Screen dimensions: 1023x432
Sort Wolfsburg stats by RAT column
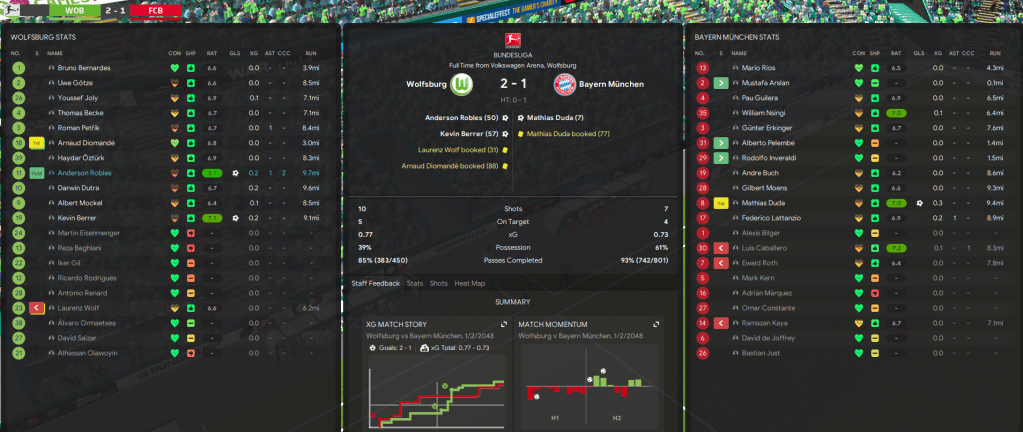tap(211, 52)
